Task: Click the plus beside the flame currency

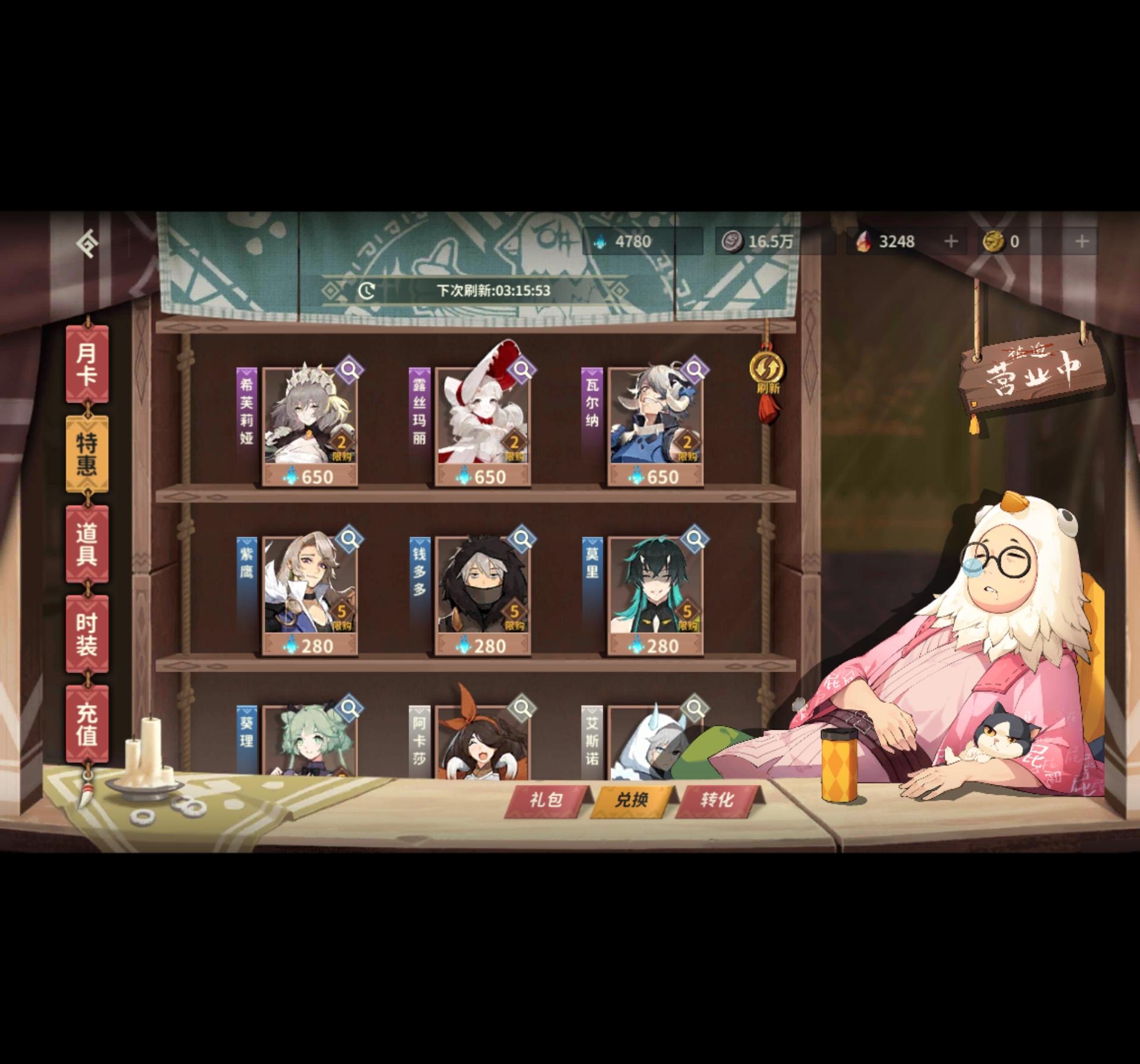Action: point(953,242)
